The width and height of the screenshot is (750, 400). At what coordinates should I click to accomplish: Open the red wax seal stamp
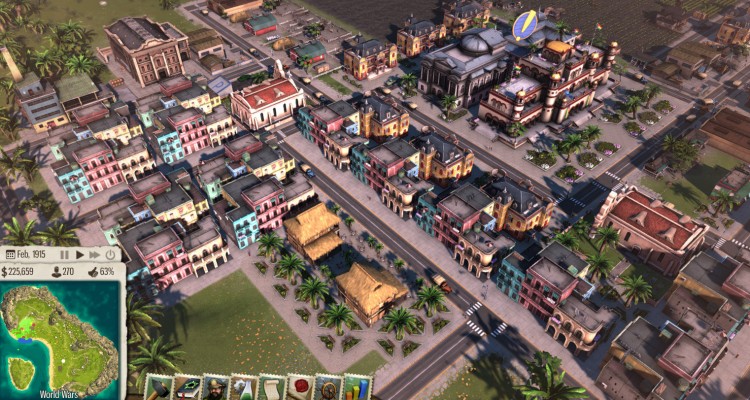coord(300,388)
